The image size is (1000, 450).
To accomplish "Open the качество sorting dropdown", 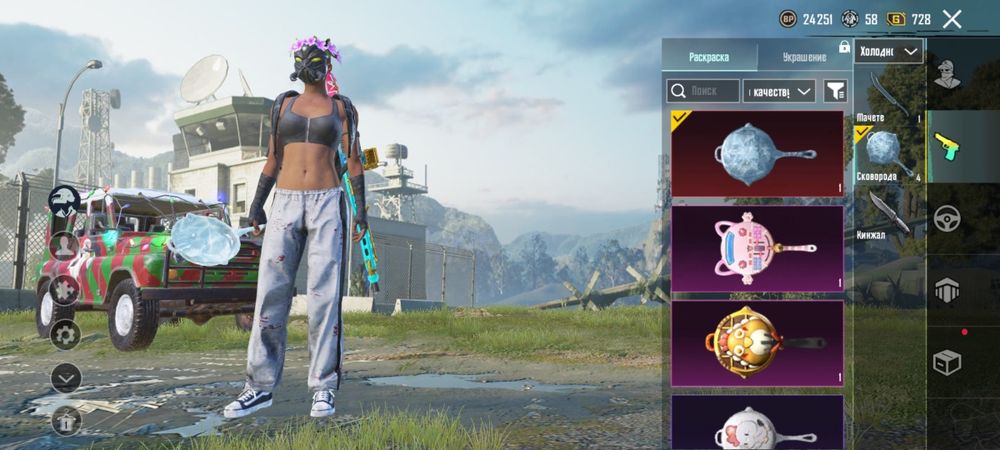I will point(781,91).
